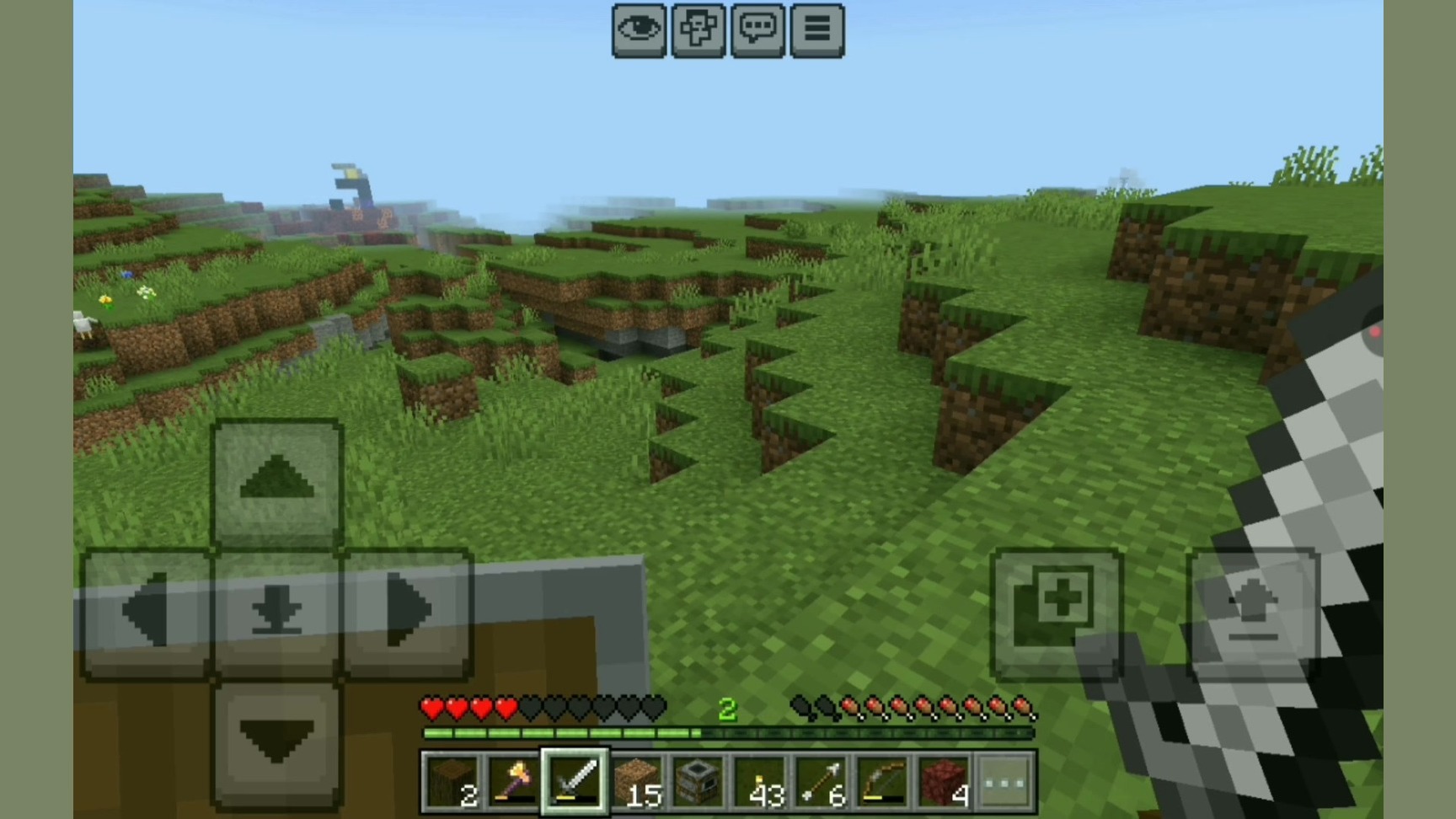Image resolution: width=1456 pixels, height=819 pixels.
Task: Tap the right arrow movement button
Action: pos(407,613)
